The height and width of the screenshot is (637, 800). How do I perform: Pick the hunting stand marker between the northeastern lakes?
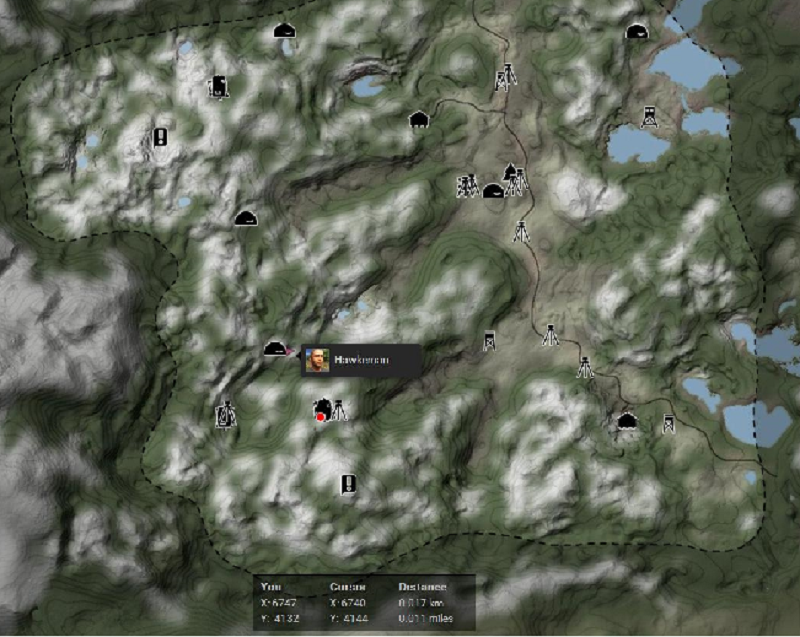pos(649,115)
